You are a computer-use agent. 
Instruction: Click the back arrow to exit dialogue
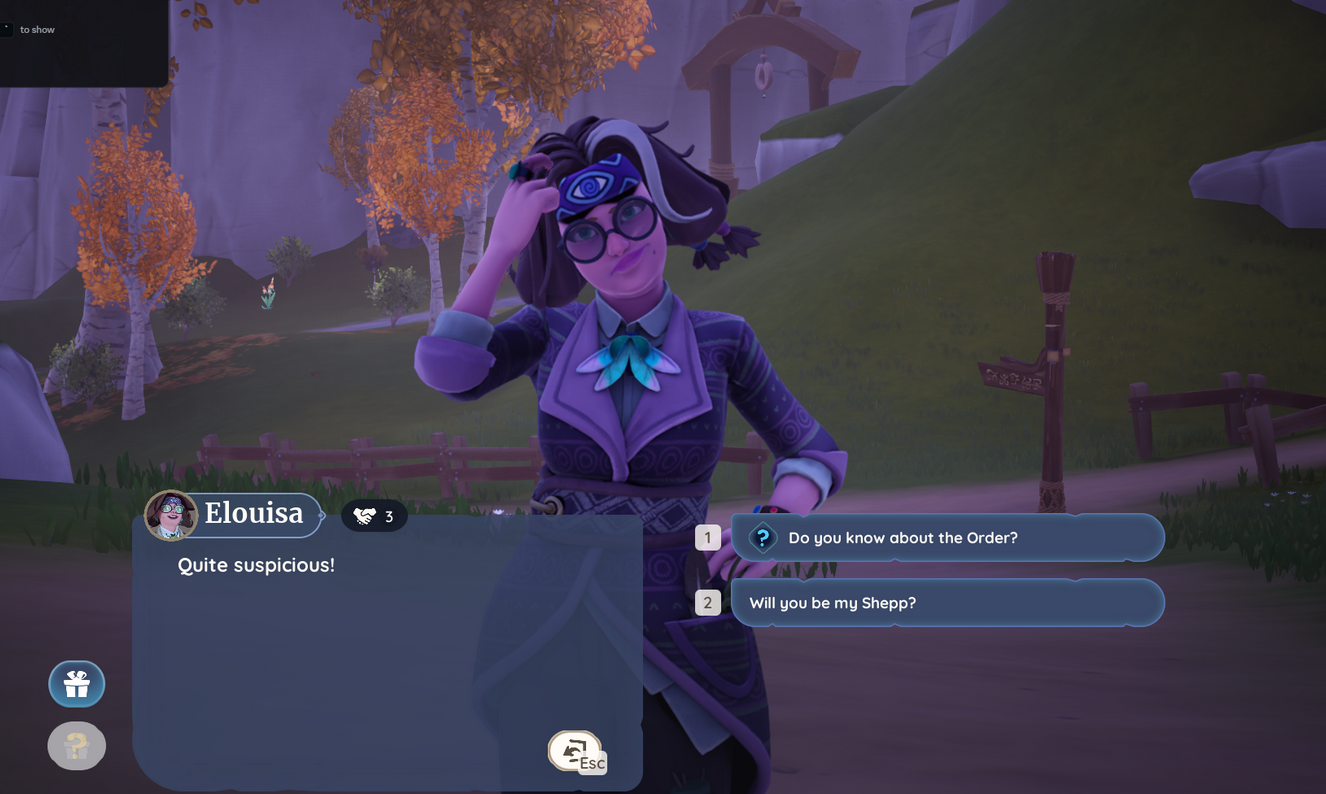[x=574, y=751]
